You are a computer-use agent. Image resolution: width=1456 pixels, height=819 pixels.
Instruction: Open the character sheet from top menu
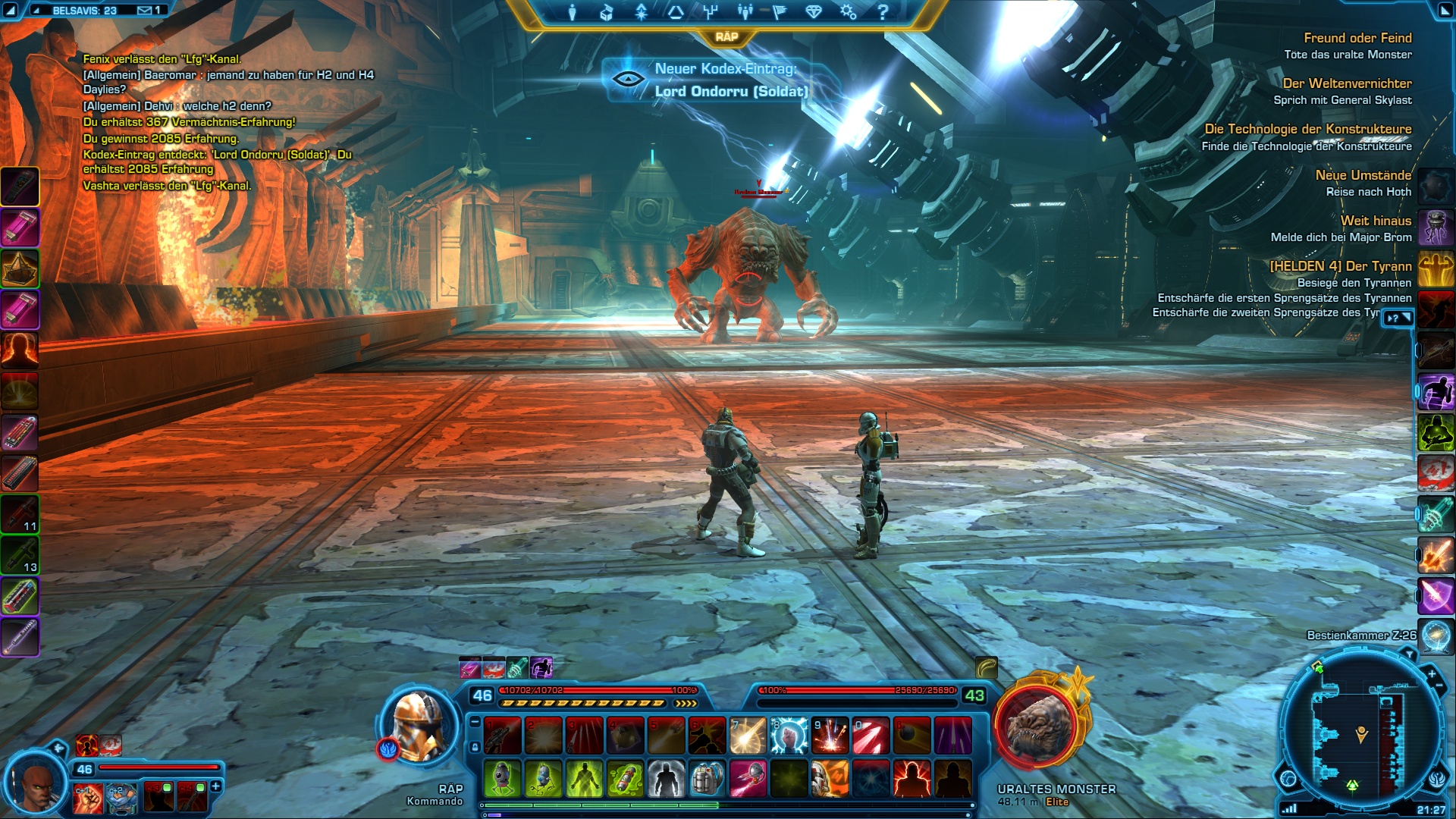(x=573, y=12)
